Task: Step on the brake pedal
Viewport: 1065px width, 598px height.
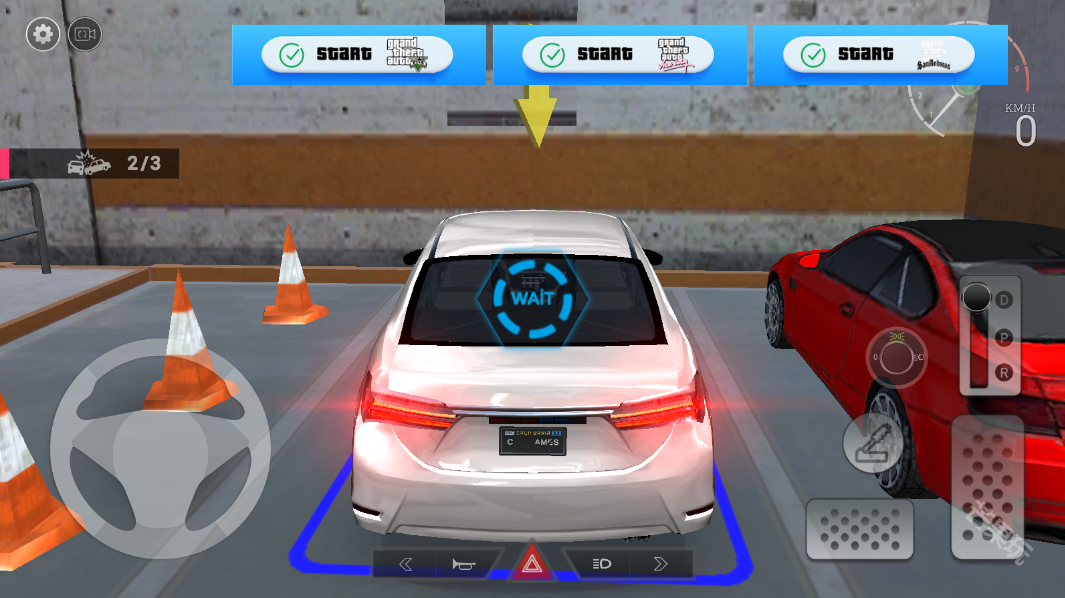Action: tap(859, 527)
